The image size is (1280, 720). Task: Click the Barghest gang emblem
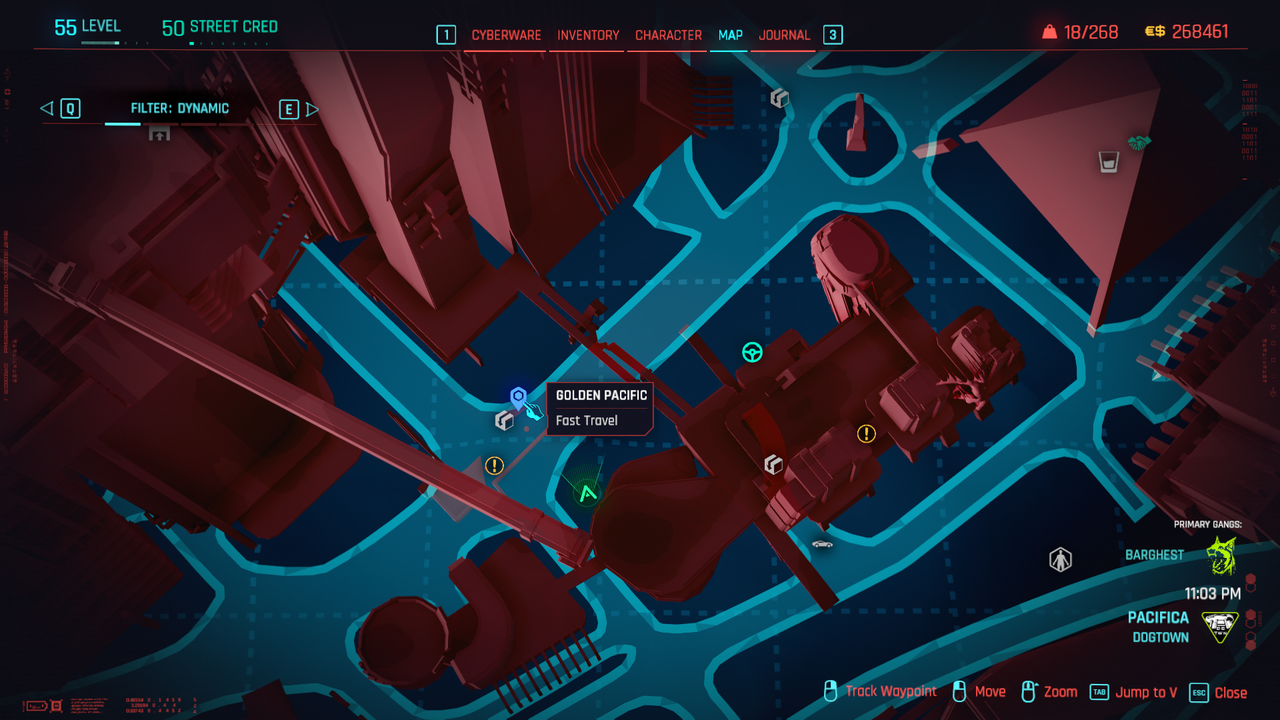point(1221,555)
